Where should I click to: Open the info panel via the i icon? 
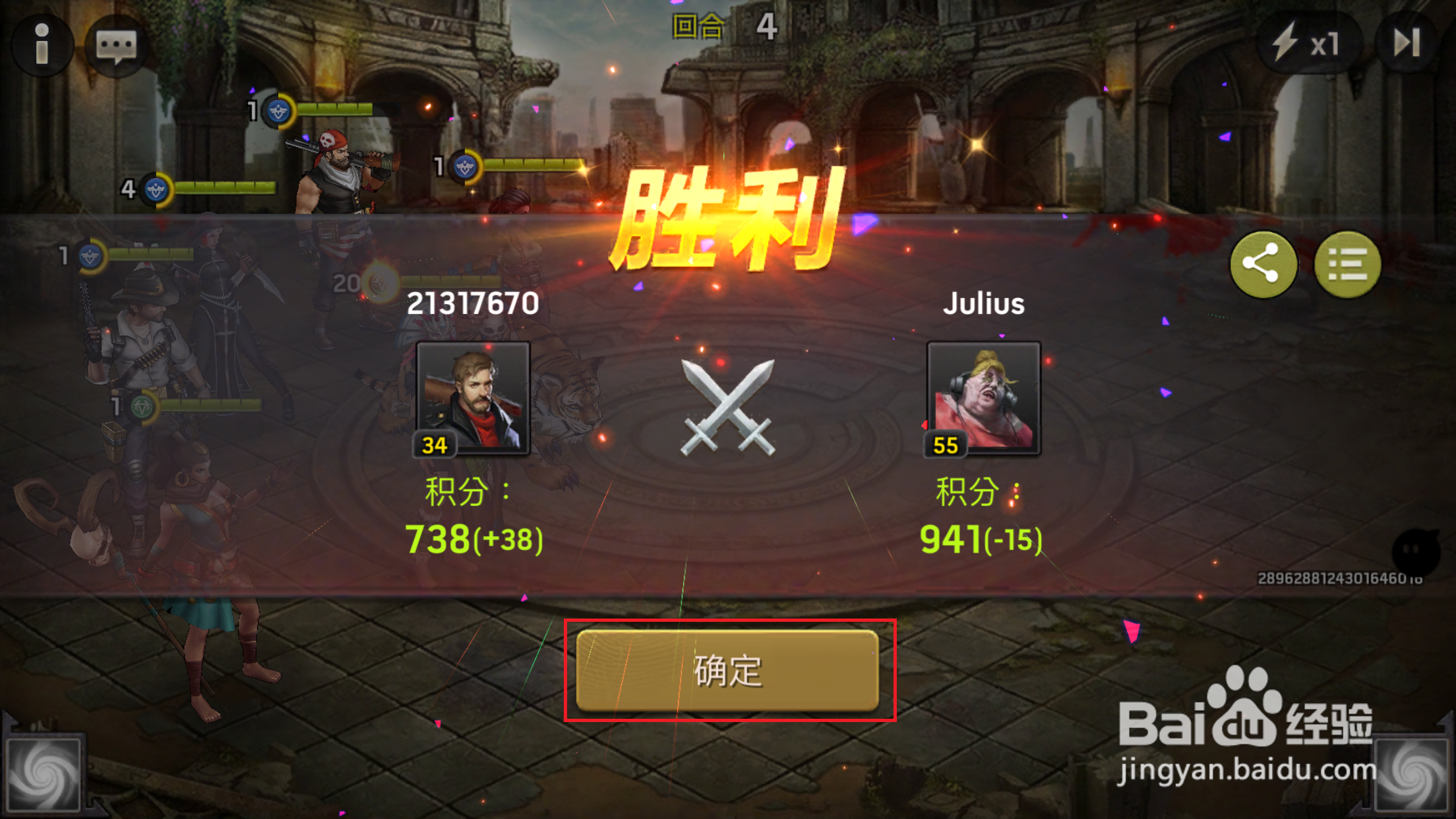[44, 44]
